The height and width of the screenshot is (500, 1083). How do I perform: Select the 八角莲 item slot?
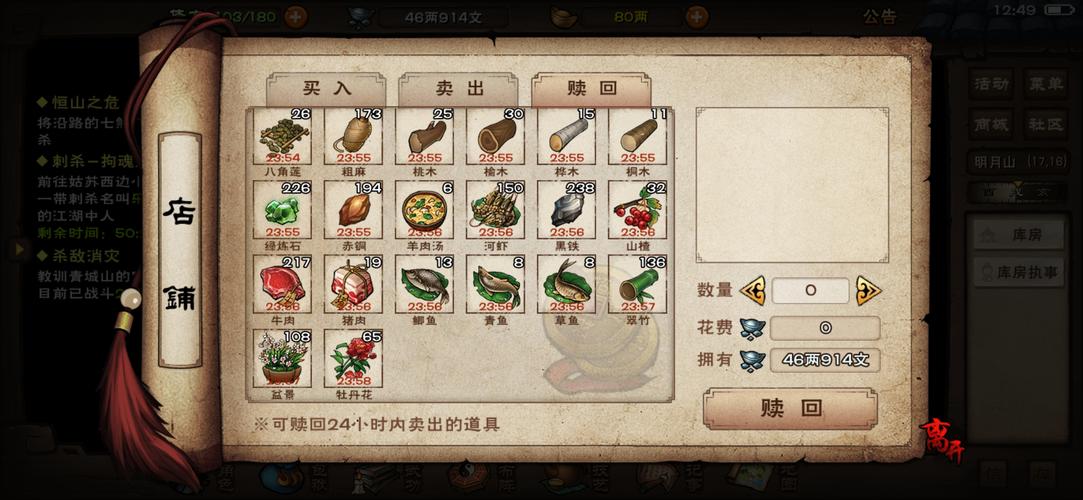pos(282,138)
